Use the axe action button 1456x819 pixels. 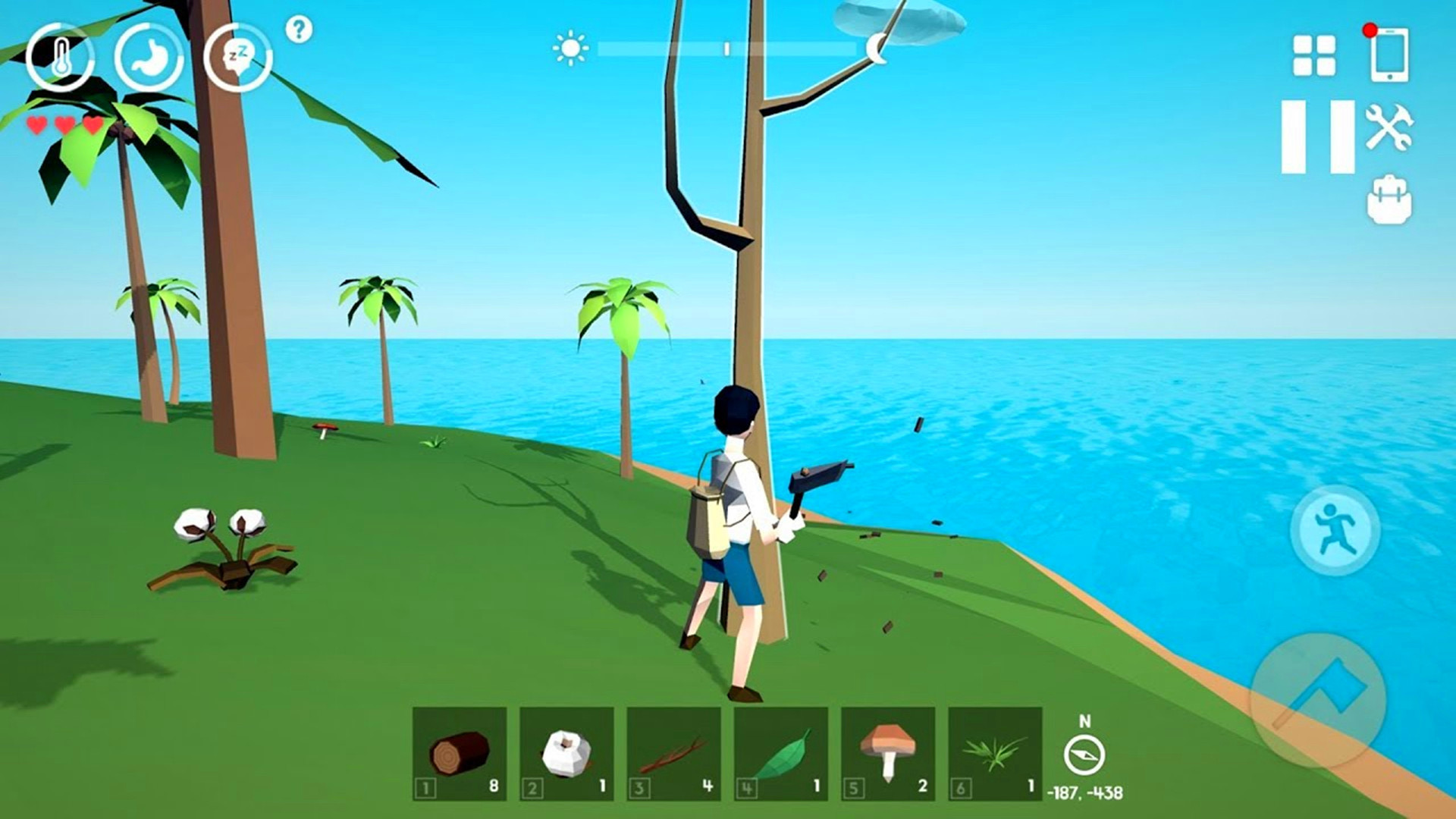point(1318,701)
